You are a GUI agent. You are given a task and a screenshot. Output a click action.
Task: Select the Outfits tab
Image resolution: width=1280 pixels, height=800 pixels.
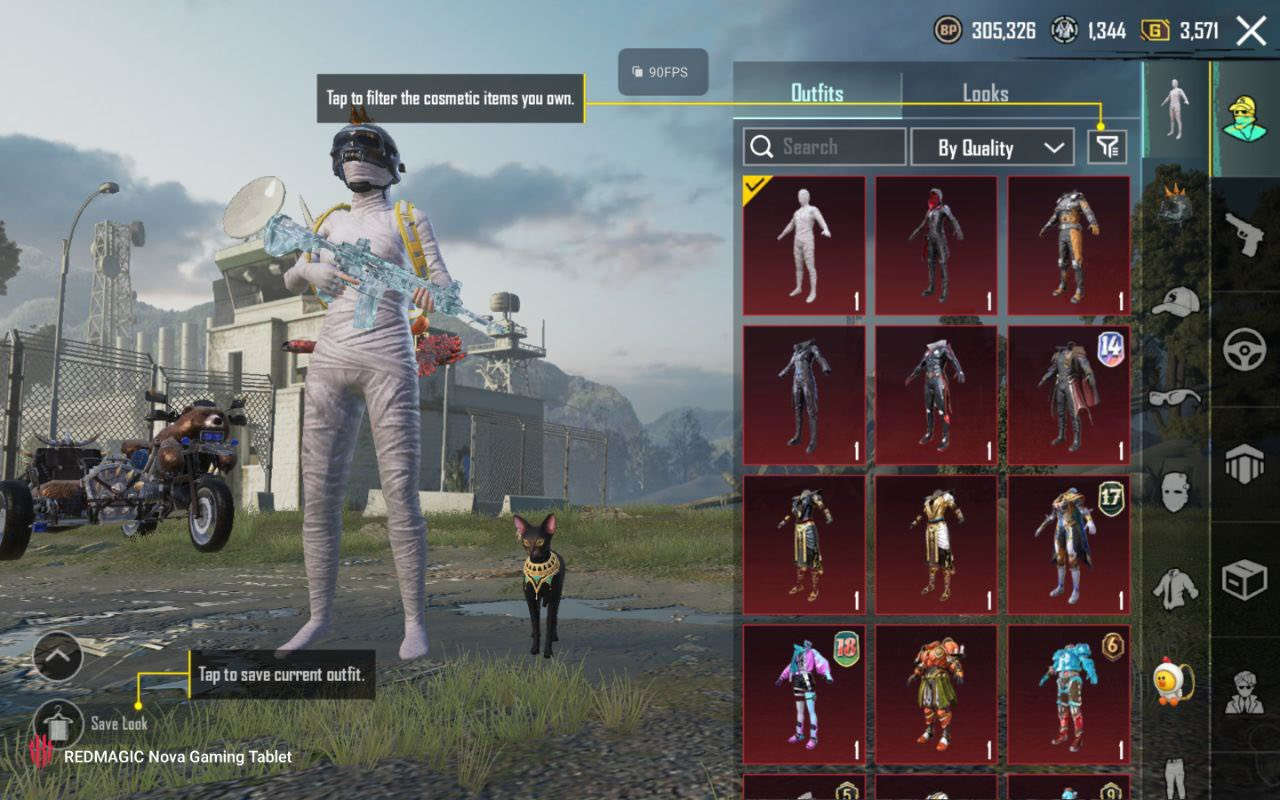coord(817,94)
